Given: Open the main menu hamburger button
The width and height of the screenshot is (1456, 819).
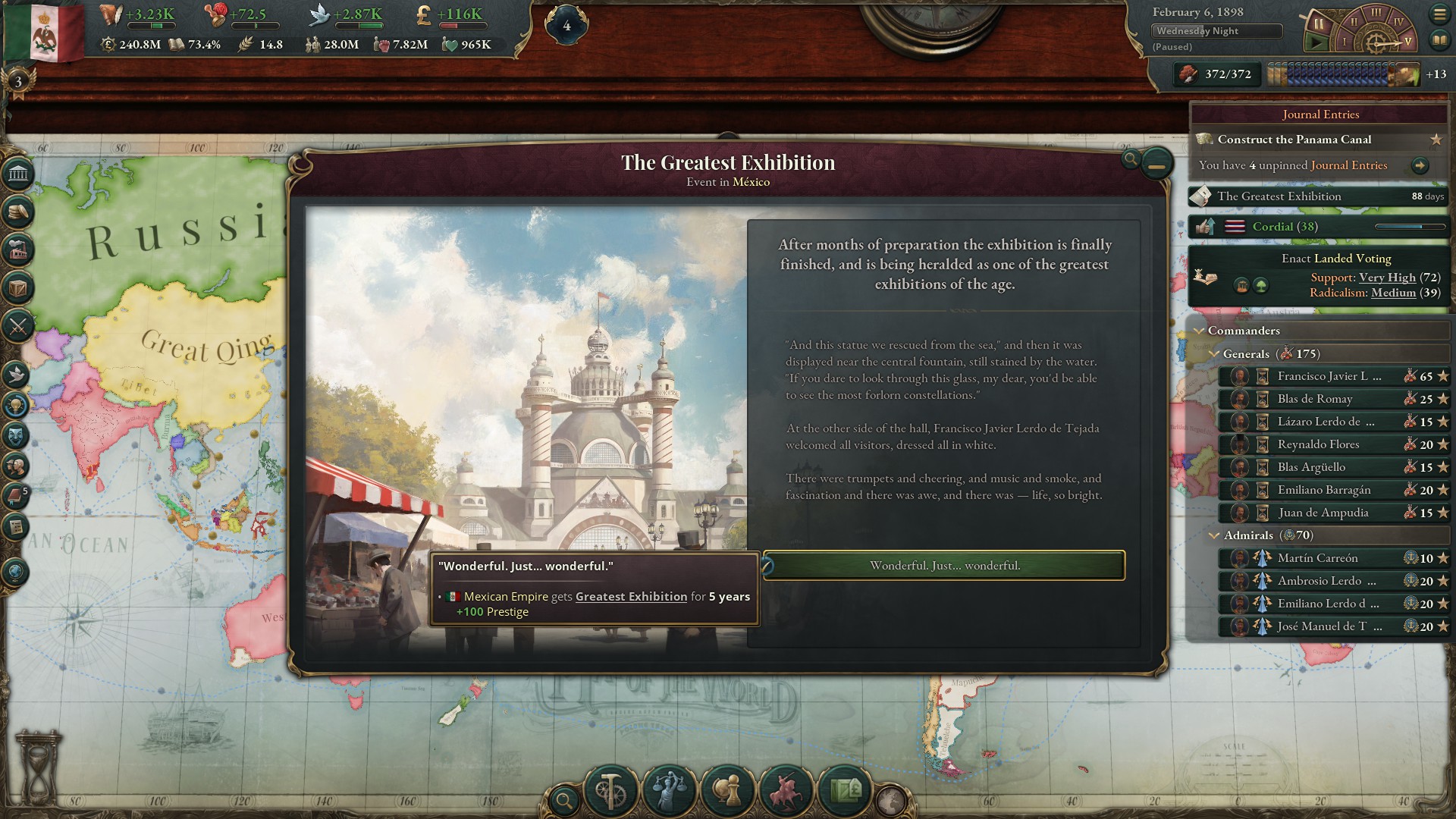Looking at the screenshot, I should point(1439,14).
